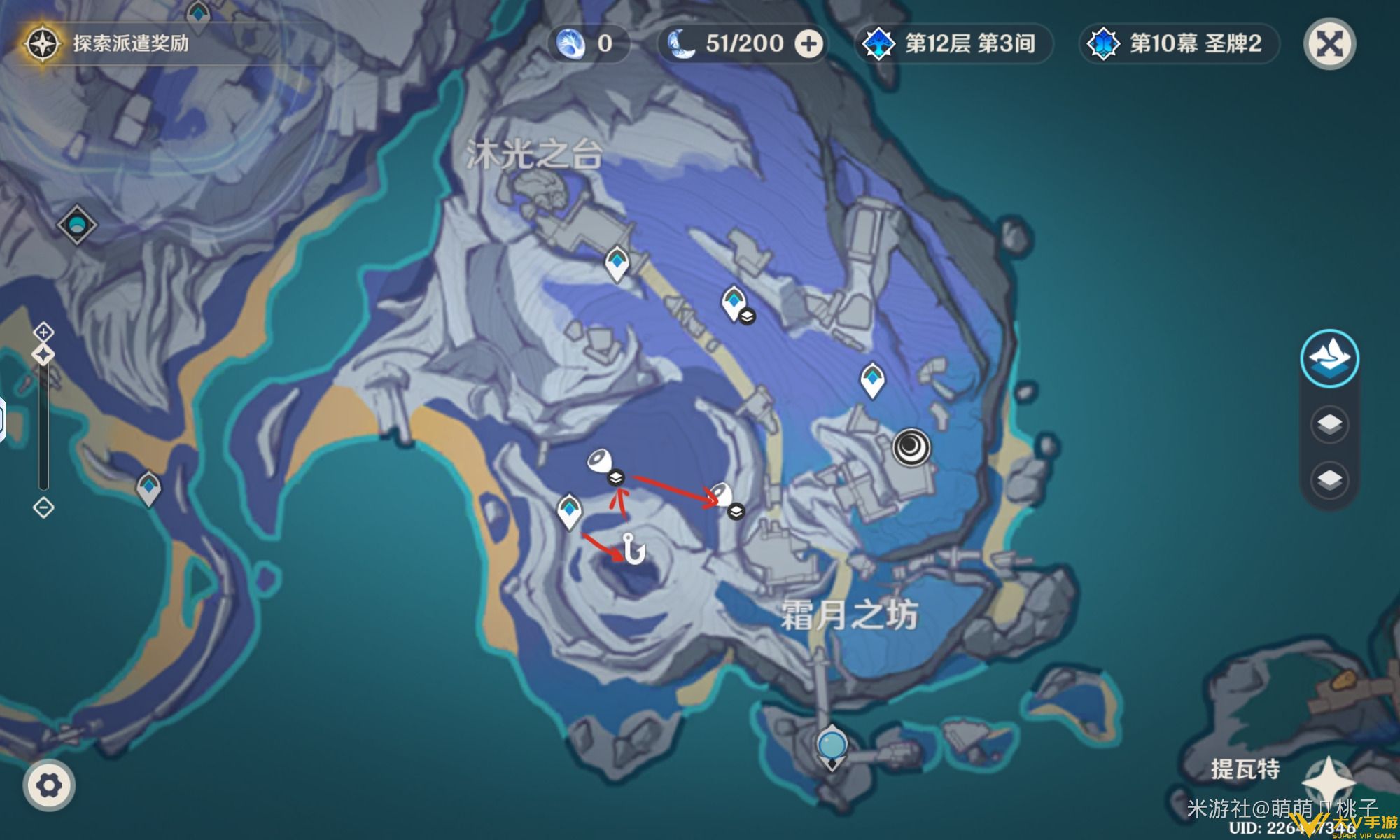Select the spiral domain marker

911,447
